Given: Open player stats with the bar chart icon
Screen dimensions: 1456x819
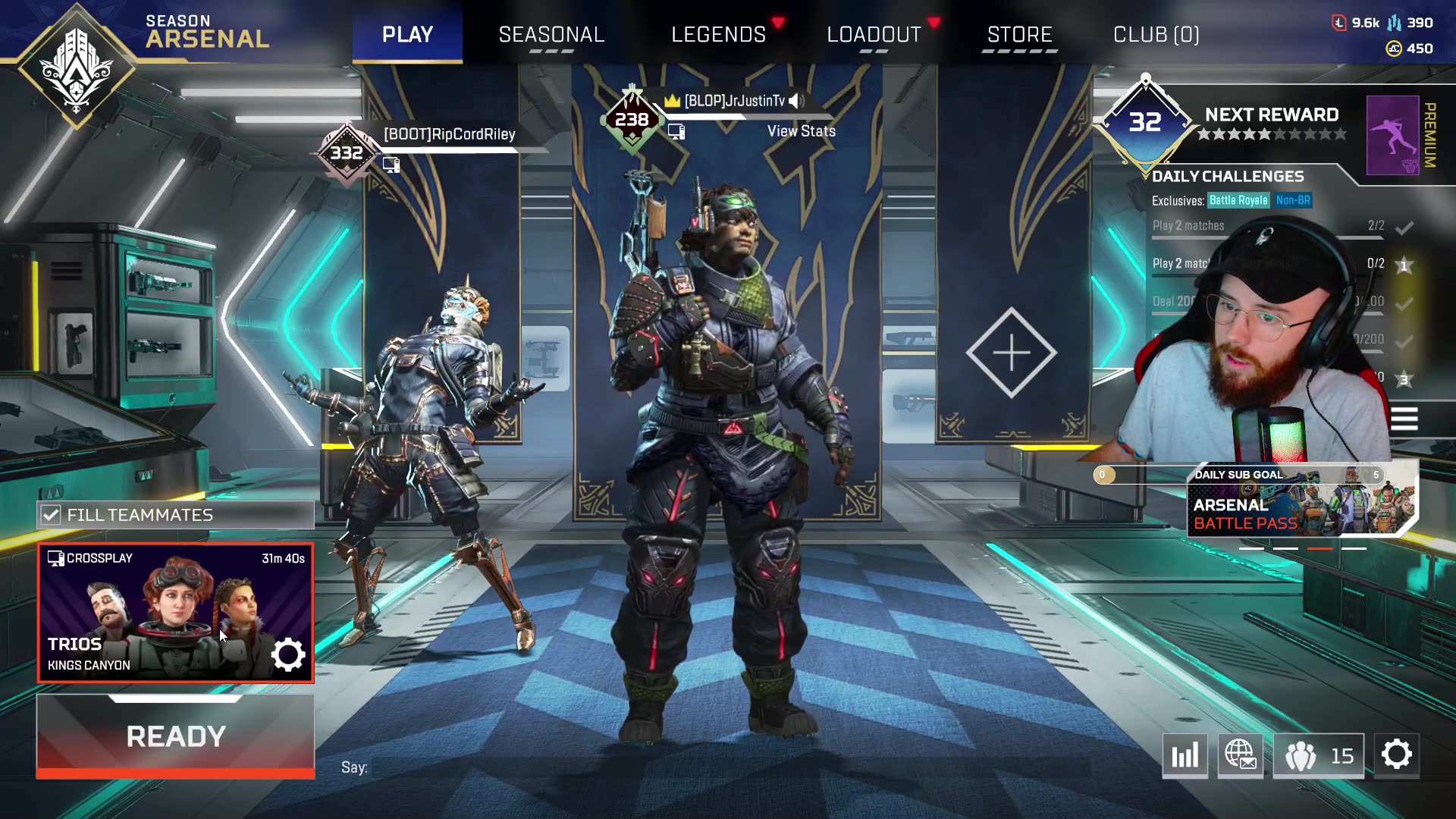Looking at the screenshot, I should [x=1185, y=755].
